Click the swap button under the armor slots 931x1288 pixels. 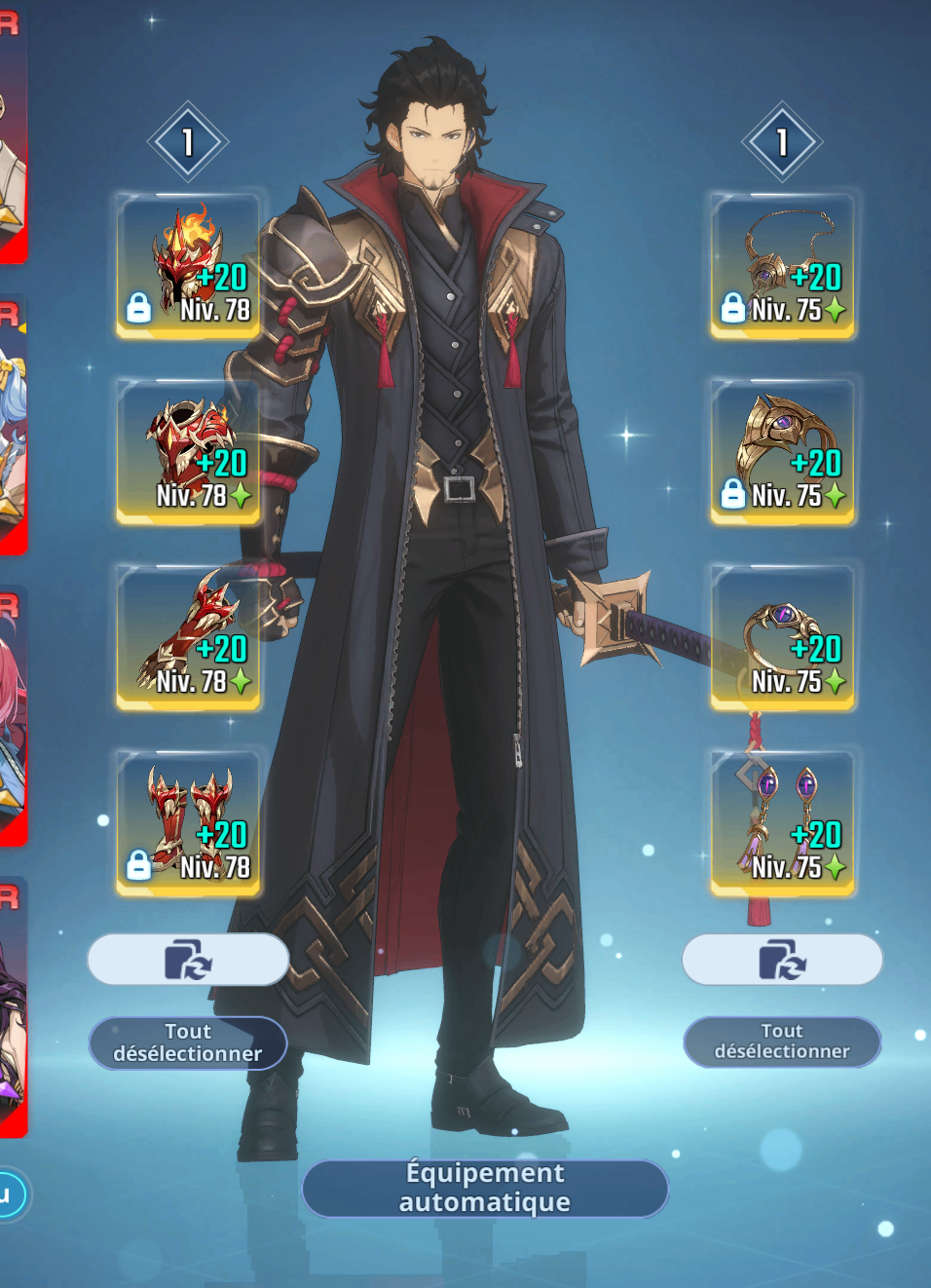point(188,960)
